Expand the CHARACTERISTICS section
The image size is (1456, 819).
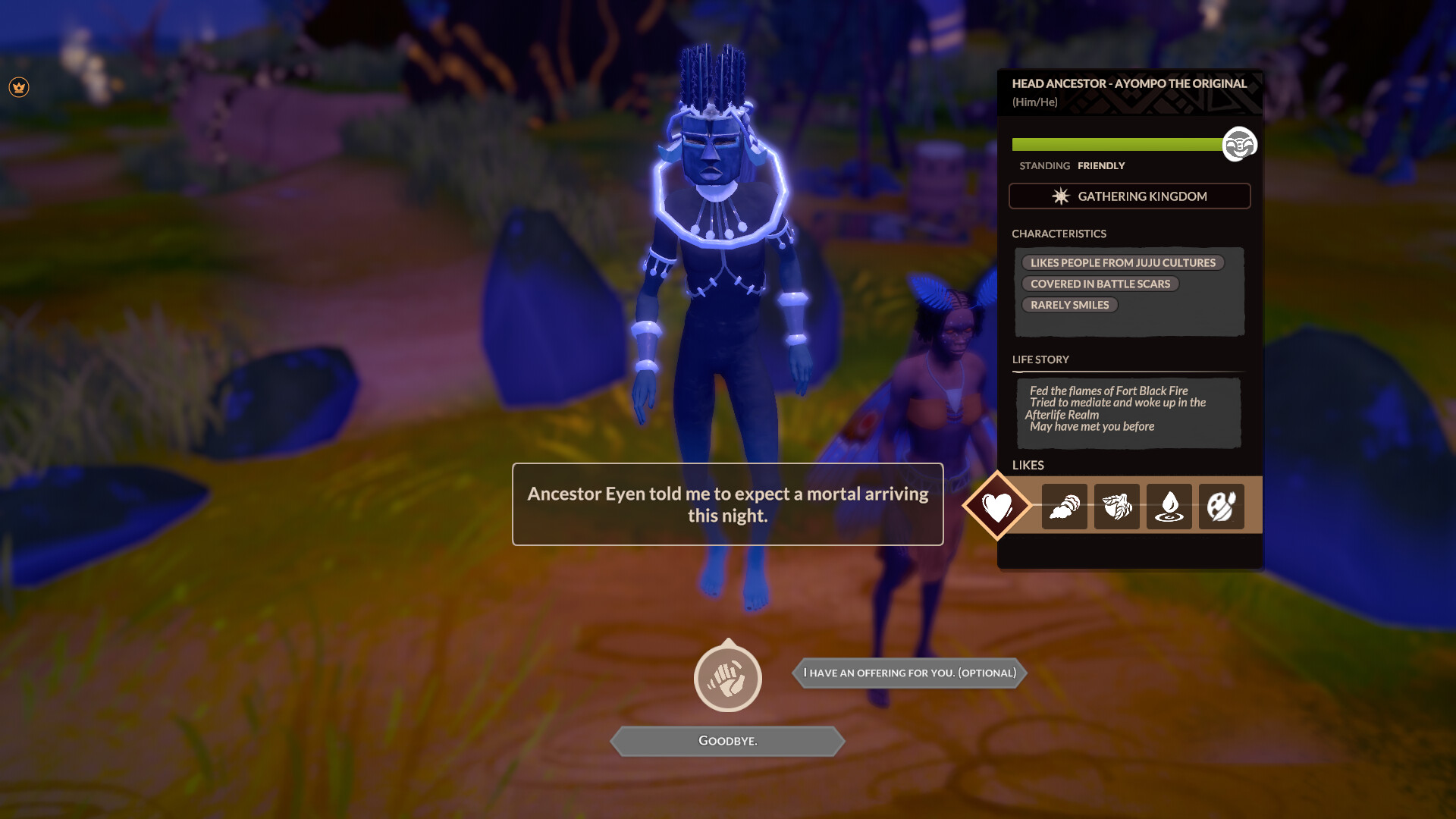point(1060,234)
